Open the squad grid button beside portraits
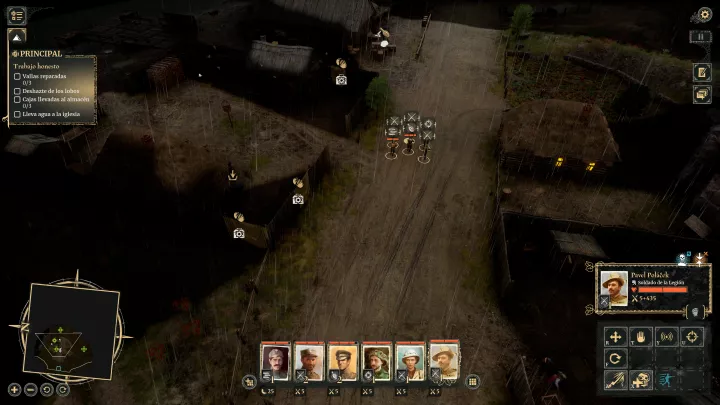This screenshot has height=405, width=720. pyautogui.click(x=472, y=381)
